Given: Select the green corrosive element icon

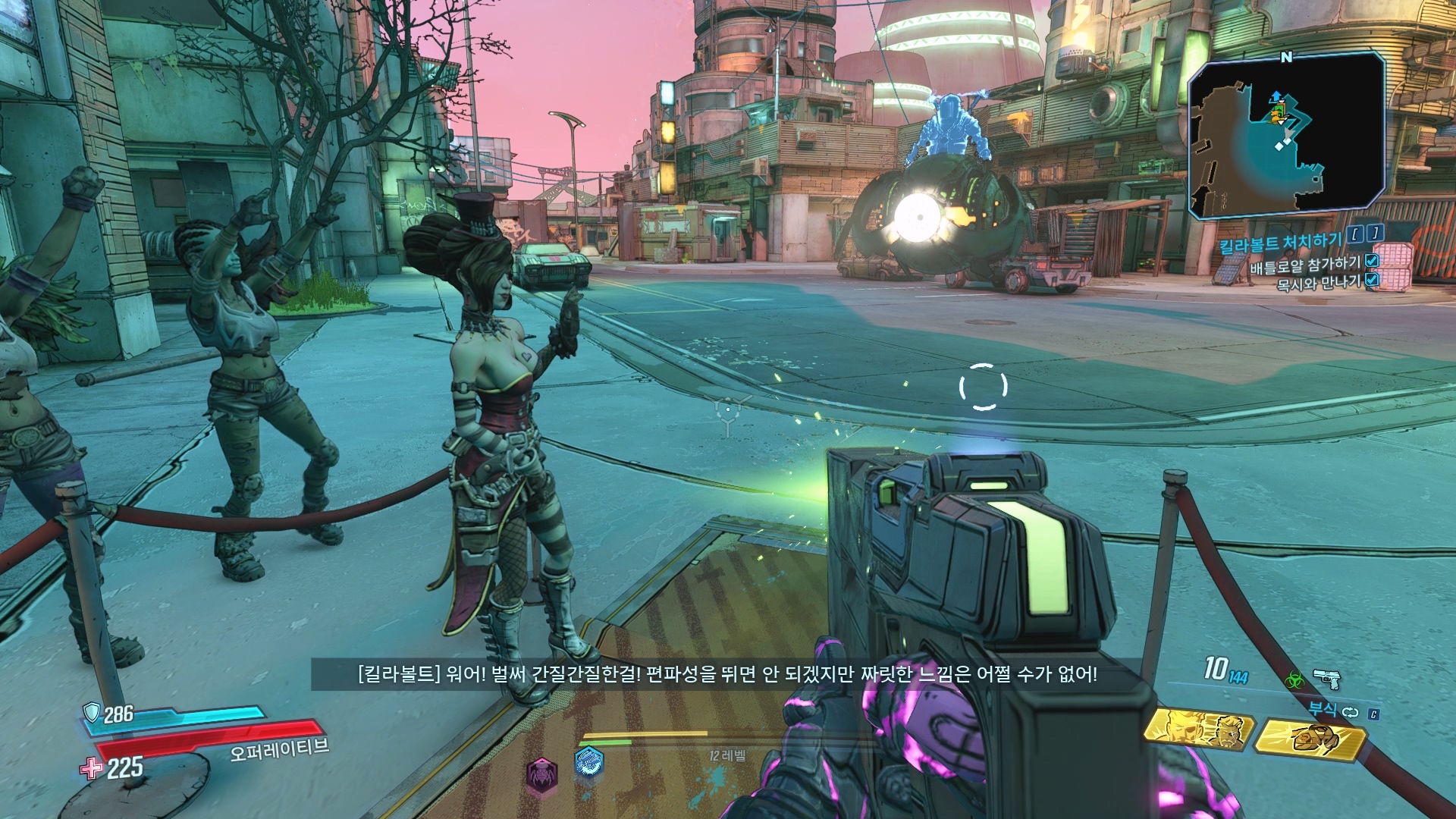Looking at the screenshot, I should tap(1294, 679).
